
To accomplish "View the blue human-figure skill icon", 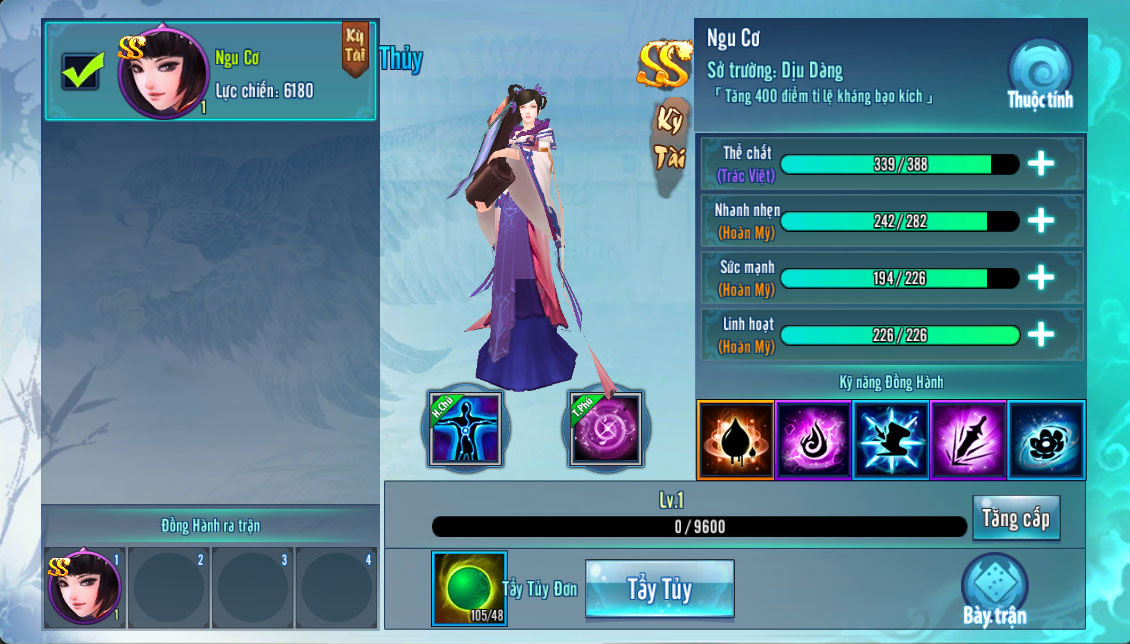I will point(464,430).
